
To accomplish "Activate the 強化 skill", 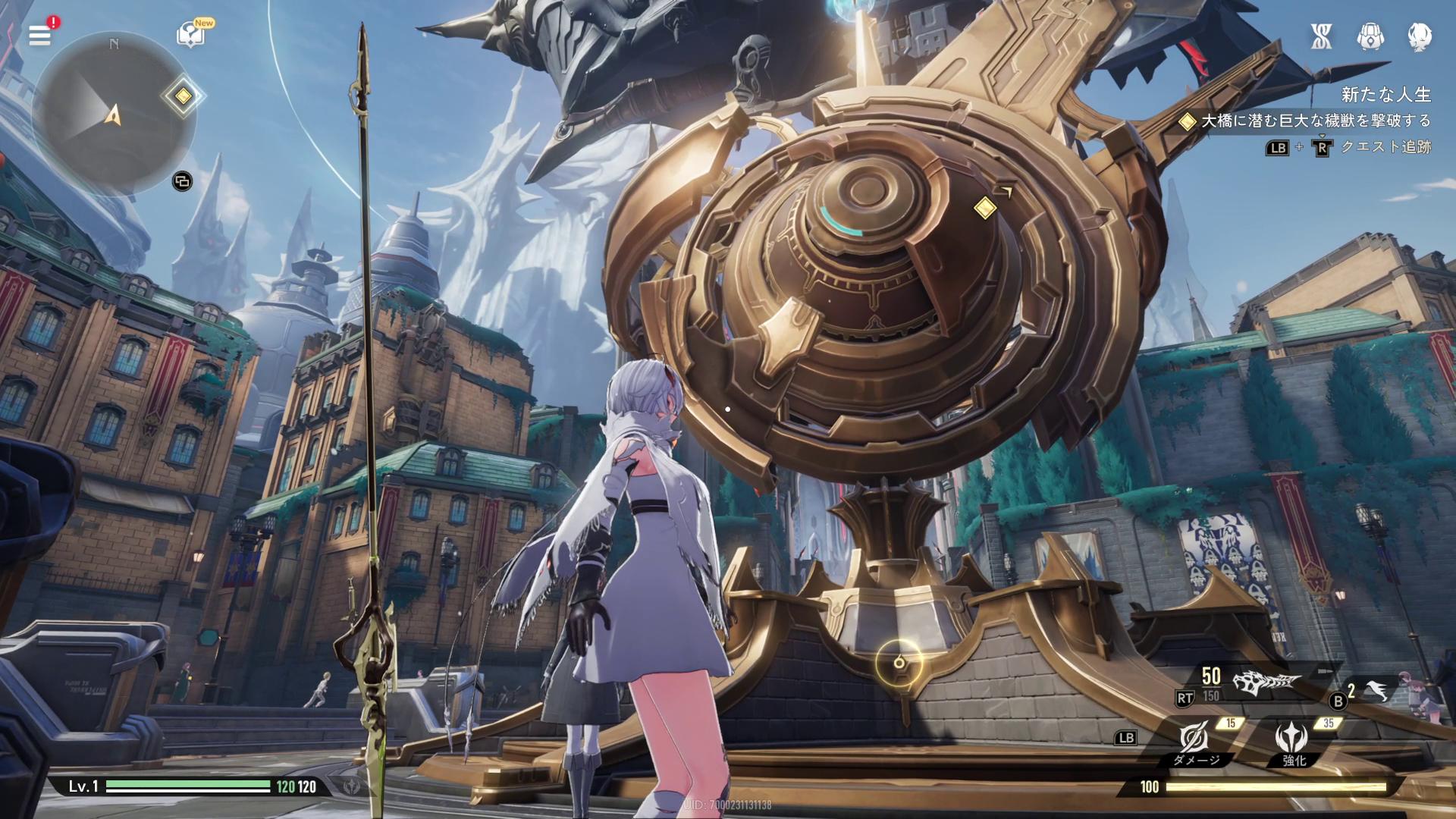I will 1293,740.
